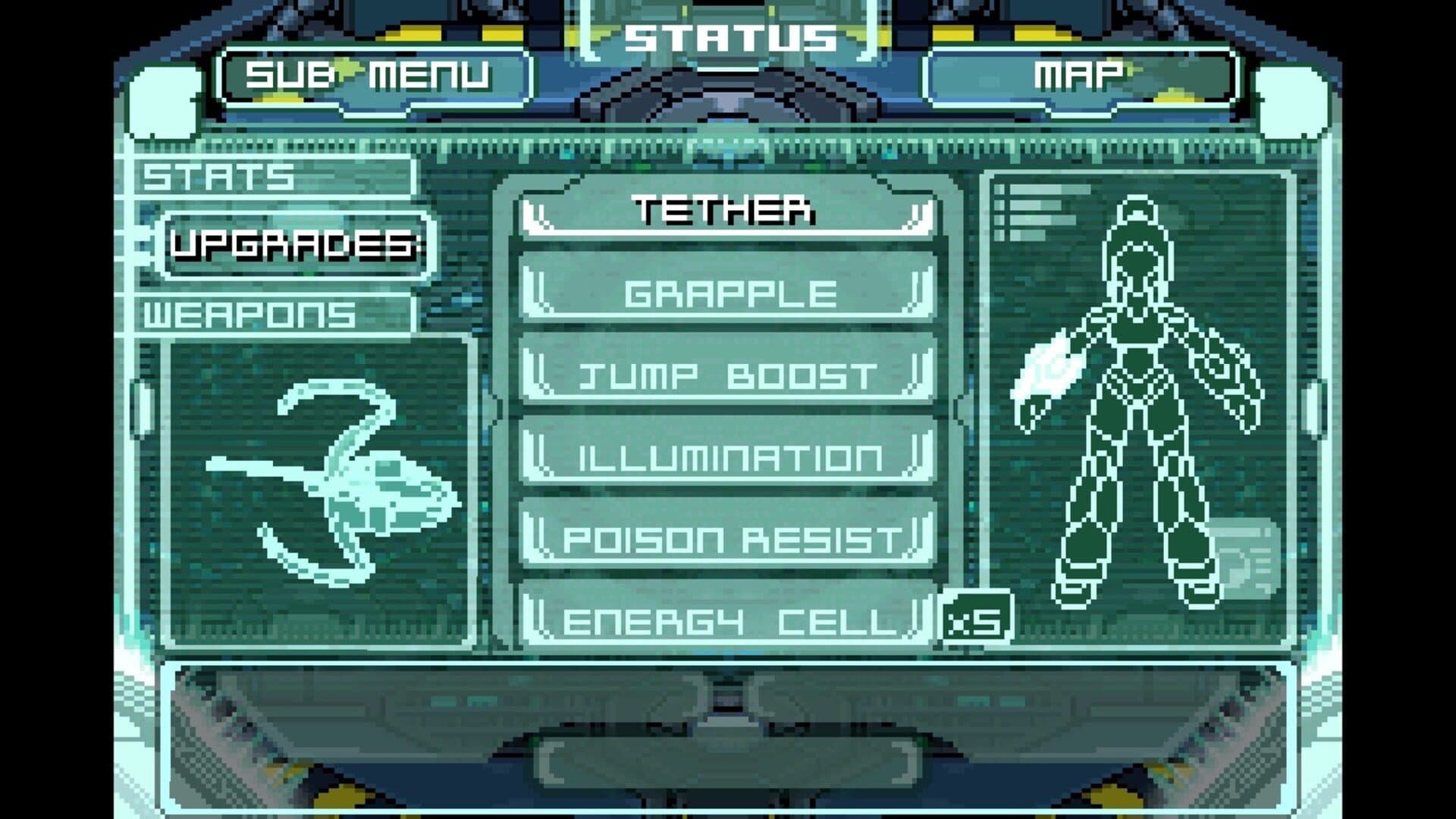
Task: Pick the Jump Boost upgrade
Action: [728, 375]
